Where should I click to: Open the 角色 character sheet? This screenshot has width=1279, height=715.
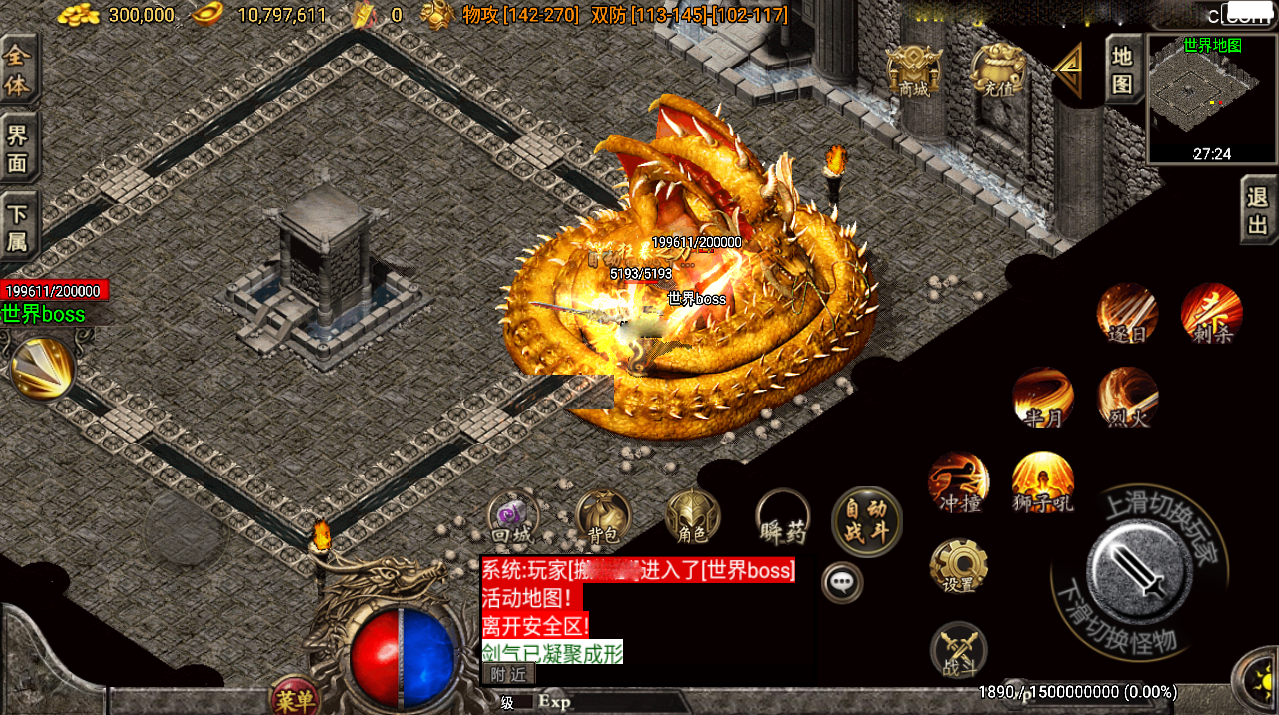pyautogui.click(x=692, y=517)
